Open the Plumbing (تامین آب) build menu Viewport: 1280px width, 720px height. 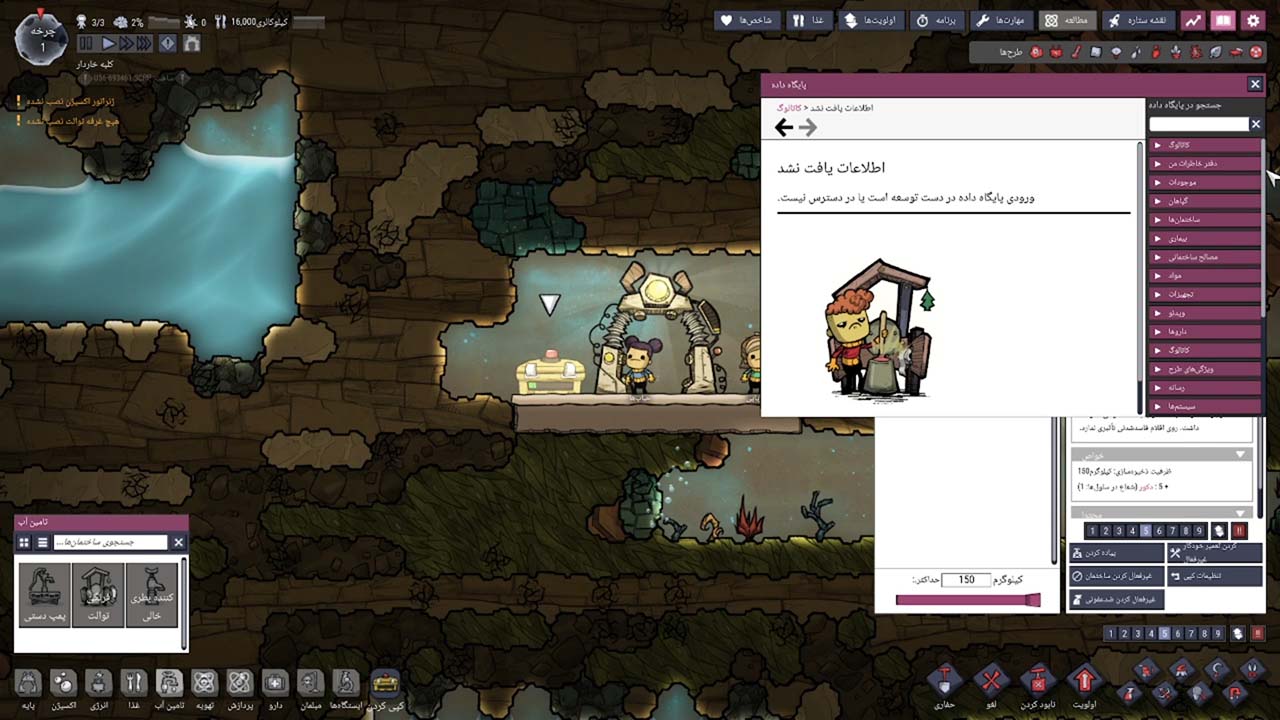click(168, 685)
